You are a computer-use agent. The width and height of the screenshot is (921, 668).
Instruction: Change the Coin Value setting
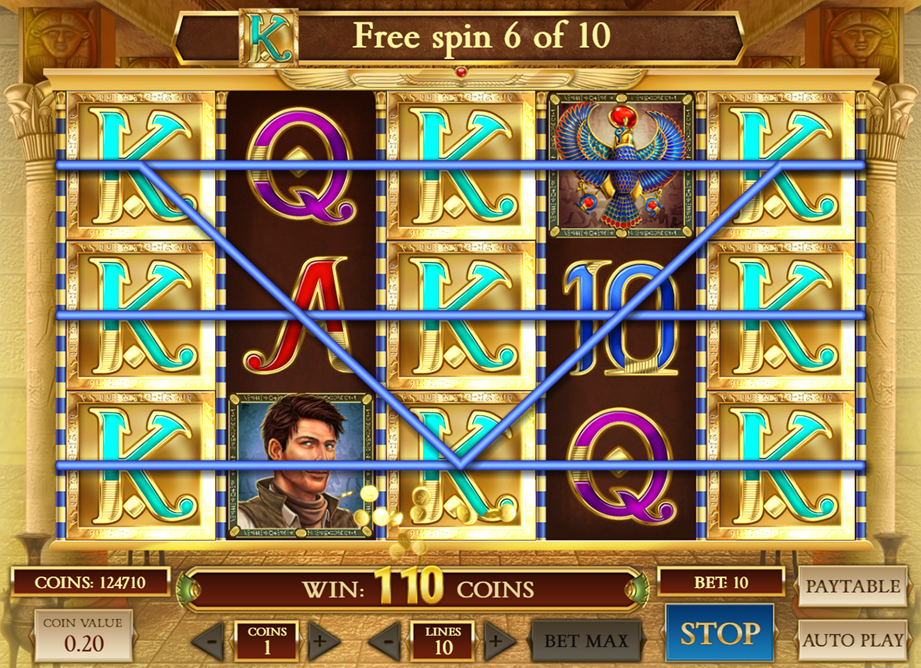(x=82, y=636)
